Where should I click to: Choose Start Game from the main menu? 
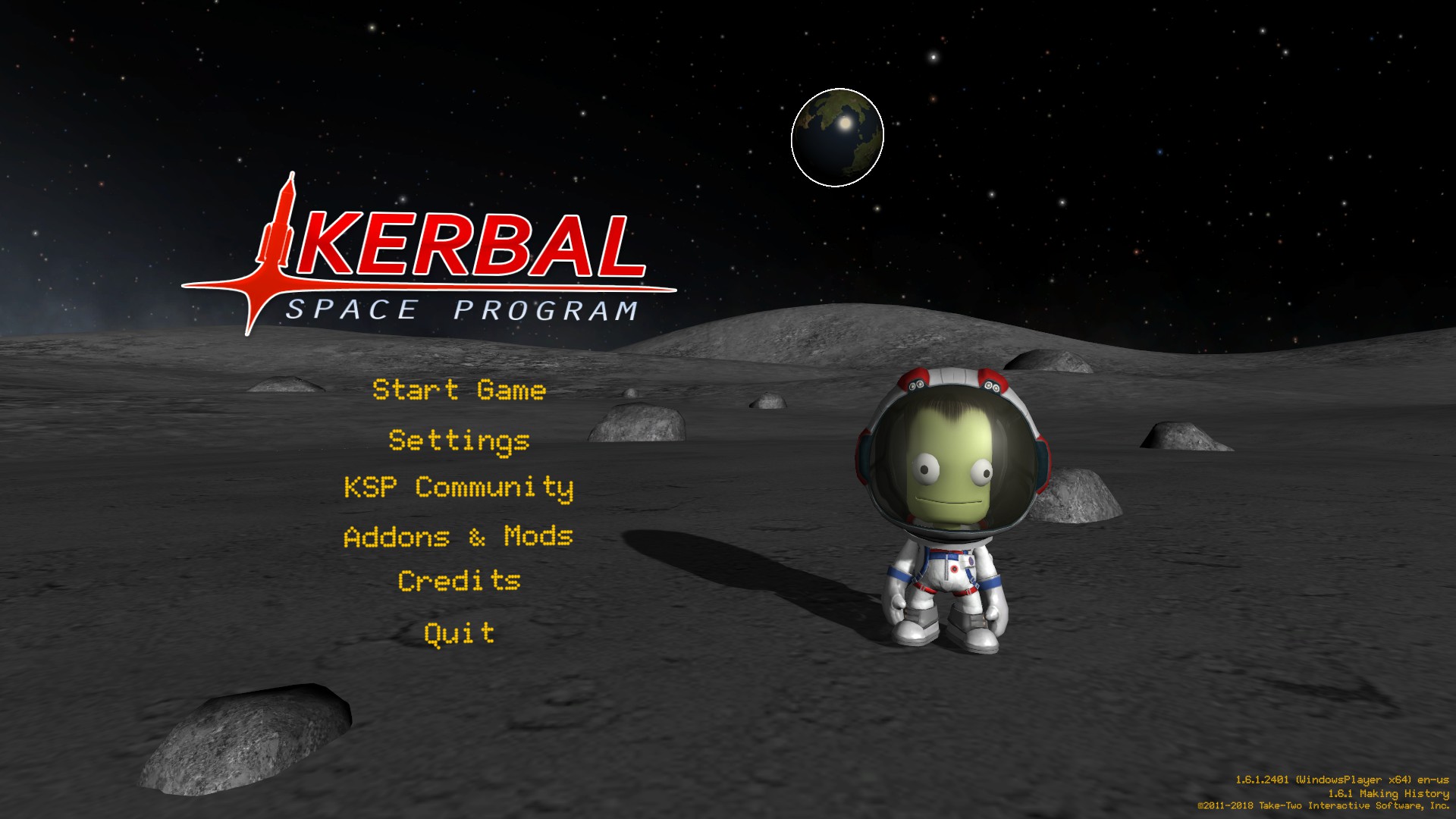pyautogui.click(x=459, y=390)
